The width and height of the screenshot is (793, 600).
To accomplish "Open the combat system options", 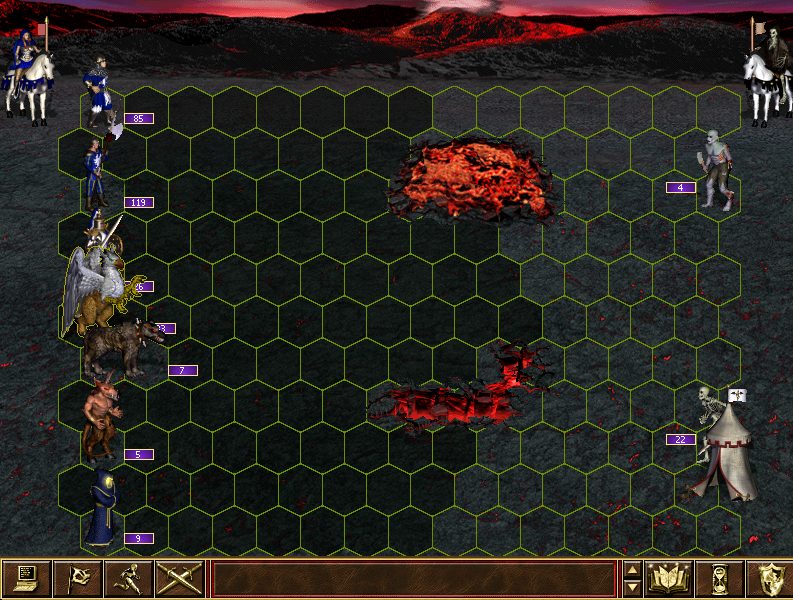I will [x=26, y=578].
